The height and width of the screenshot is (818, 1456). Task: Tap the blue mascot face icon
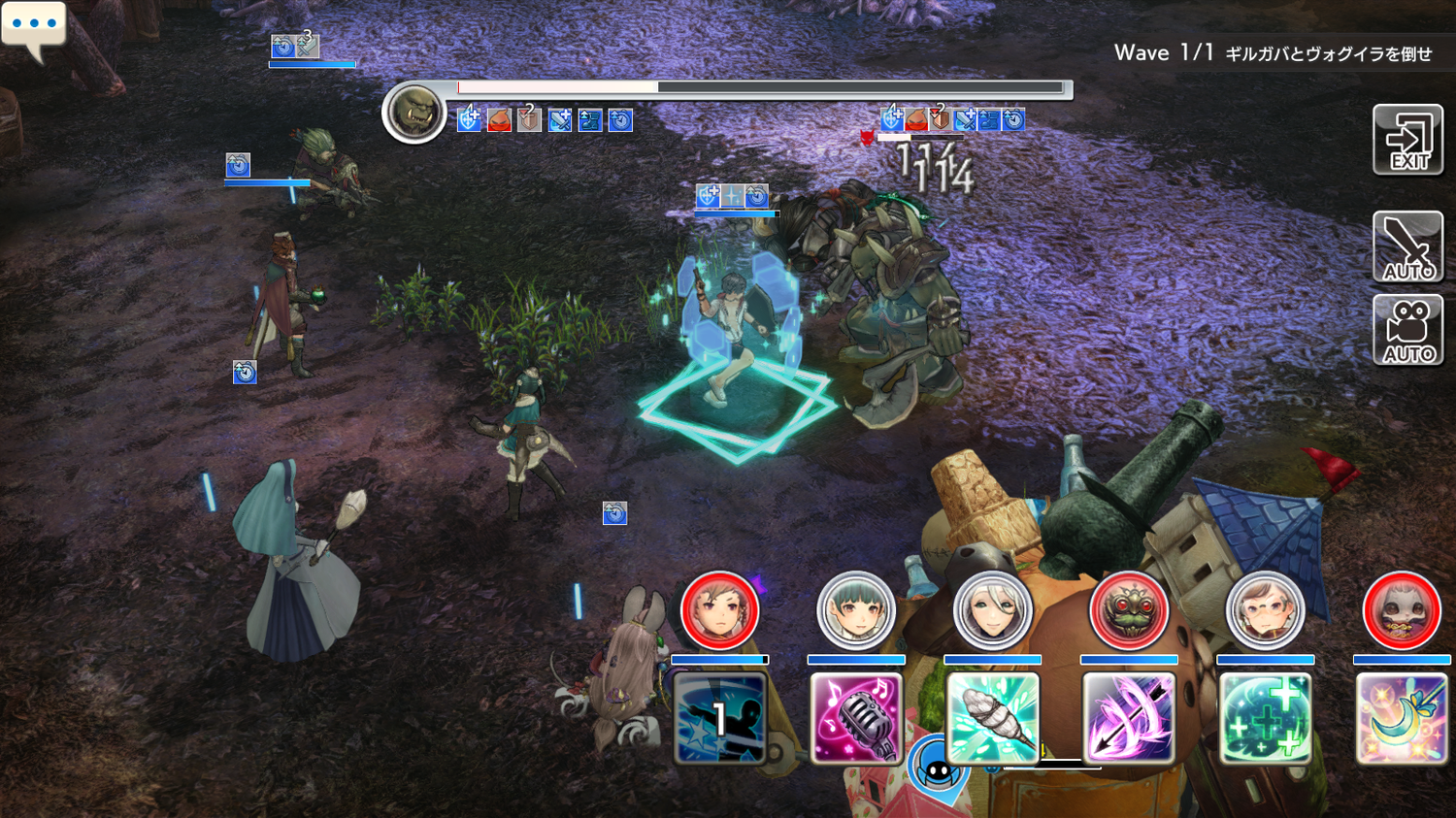coord(937,769)
